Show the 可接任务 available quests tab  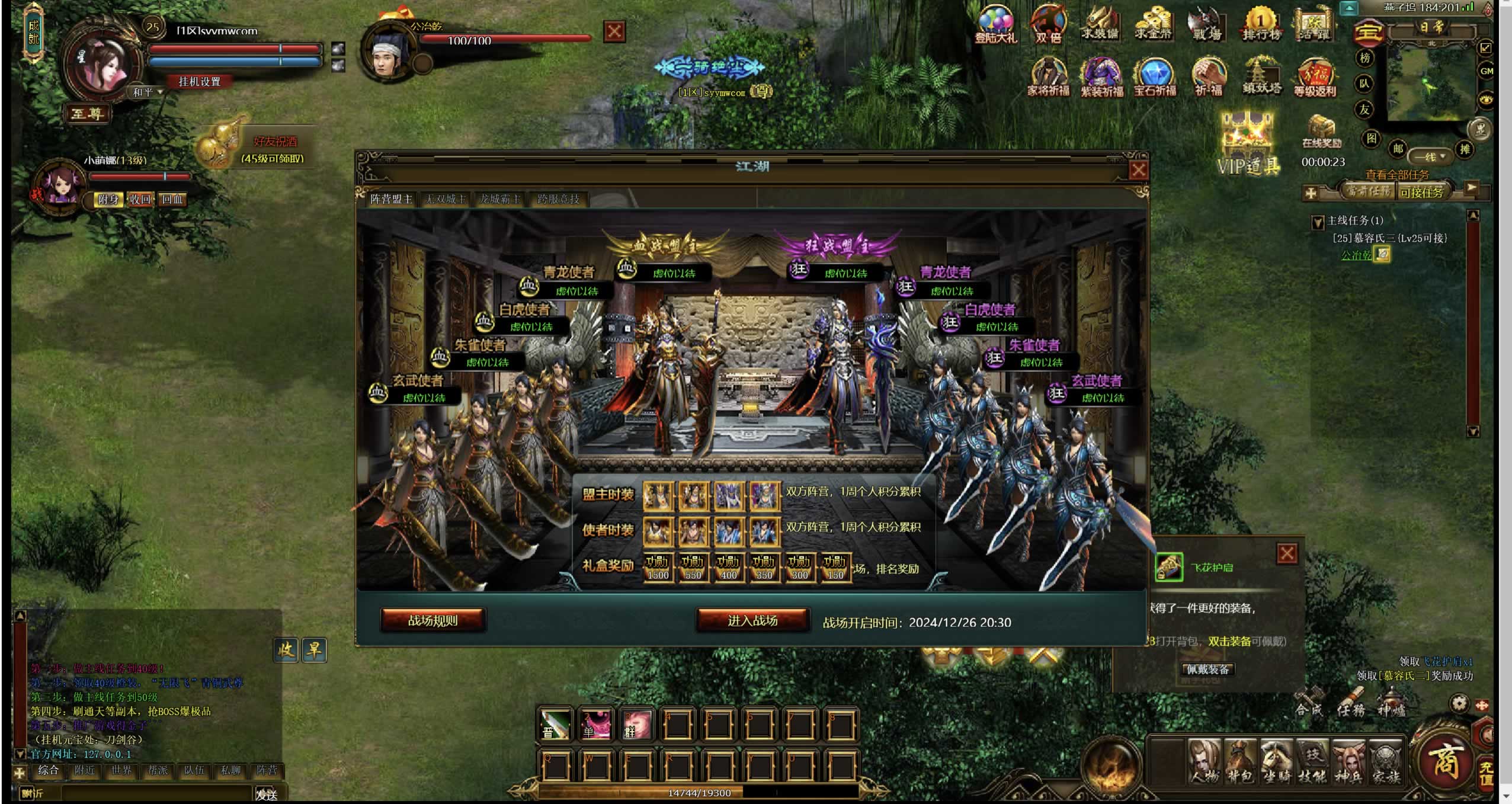(1421, 192)
